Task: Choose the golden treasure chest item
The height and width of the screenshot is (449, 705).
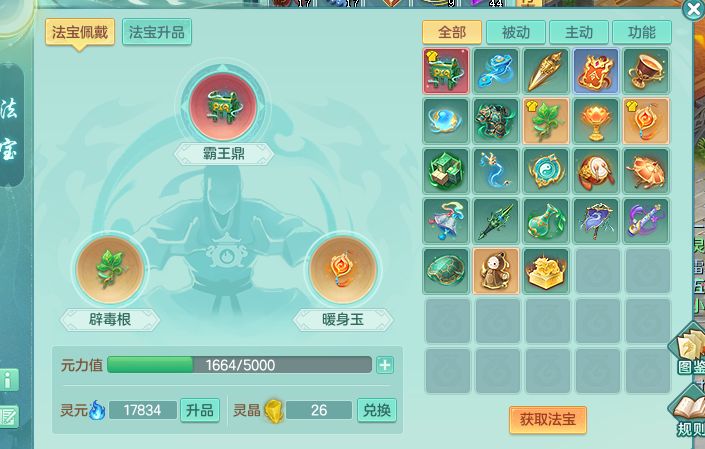Action: tap(547, 270)
